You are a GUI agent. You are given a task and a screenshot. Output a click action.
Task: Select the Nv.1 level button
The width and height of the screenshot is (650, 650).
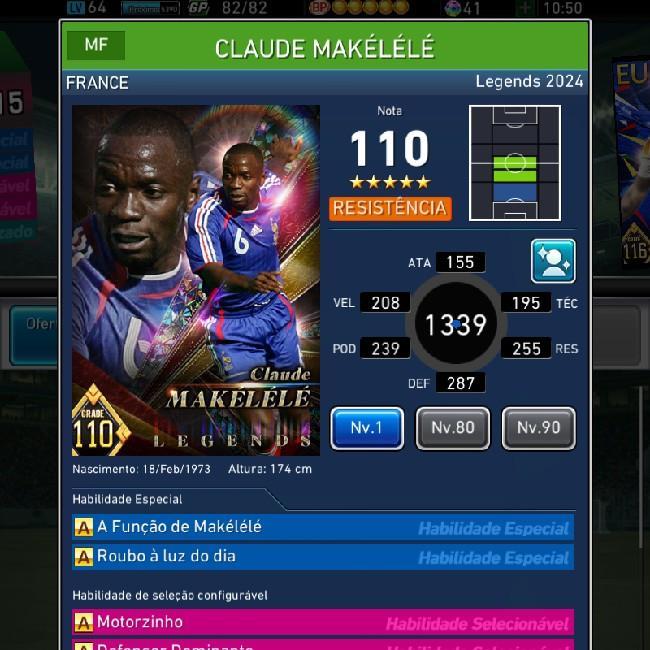pyautogui.click(x=367, y=428)
